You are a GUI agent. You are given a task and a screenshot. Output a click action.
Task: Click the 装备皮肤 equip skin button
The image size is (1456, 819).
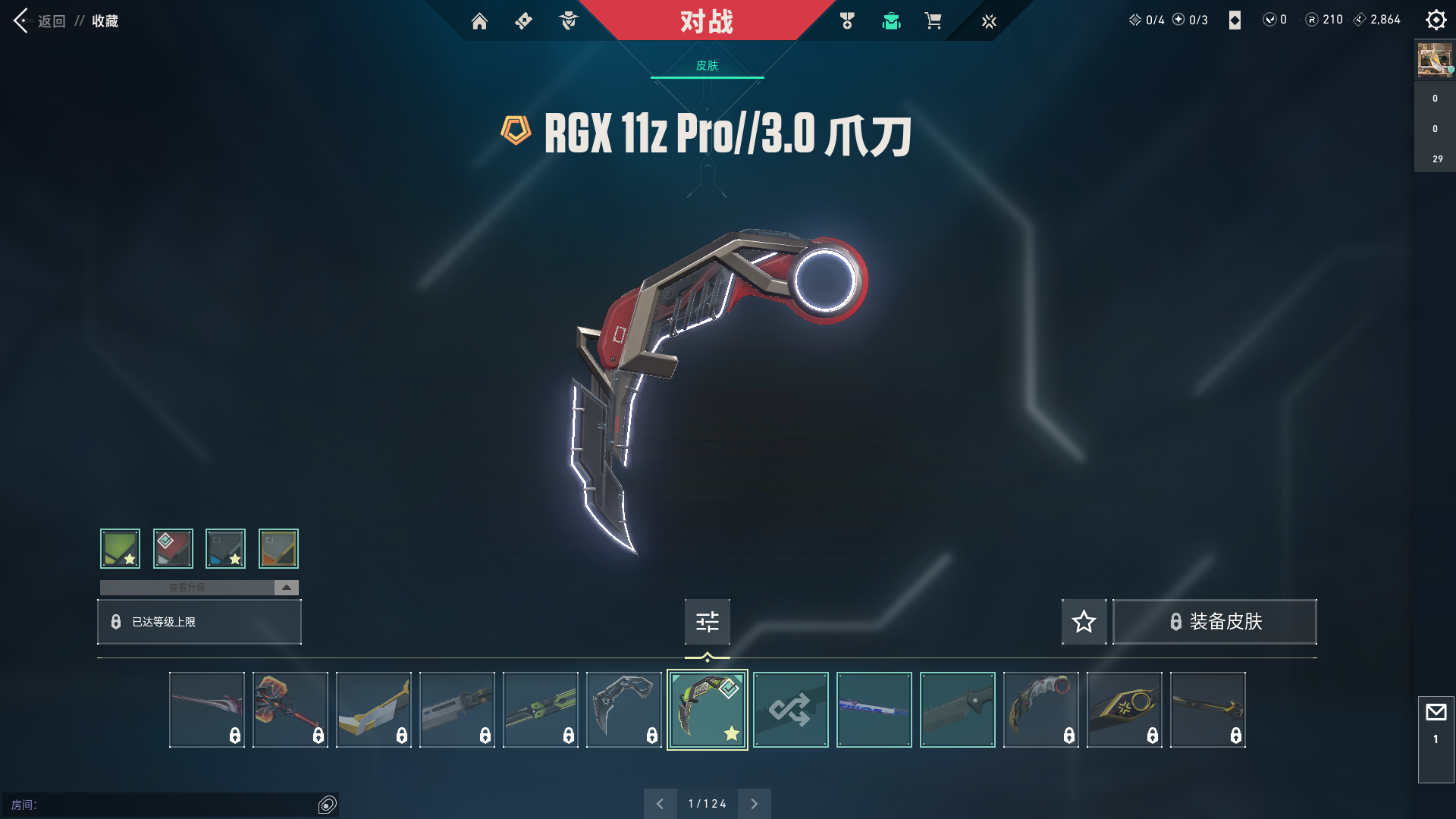[1215, 622]
